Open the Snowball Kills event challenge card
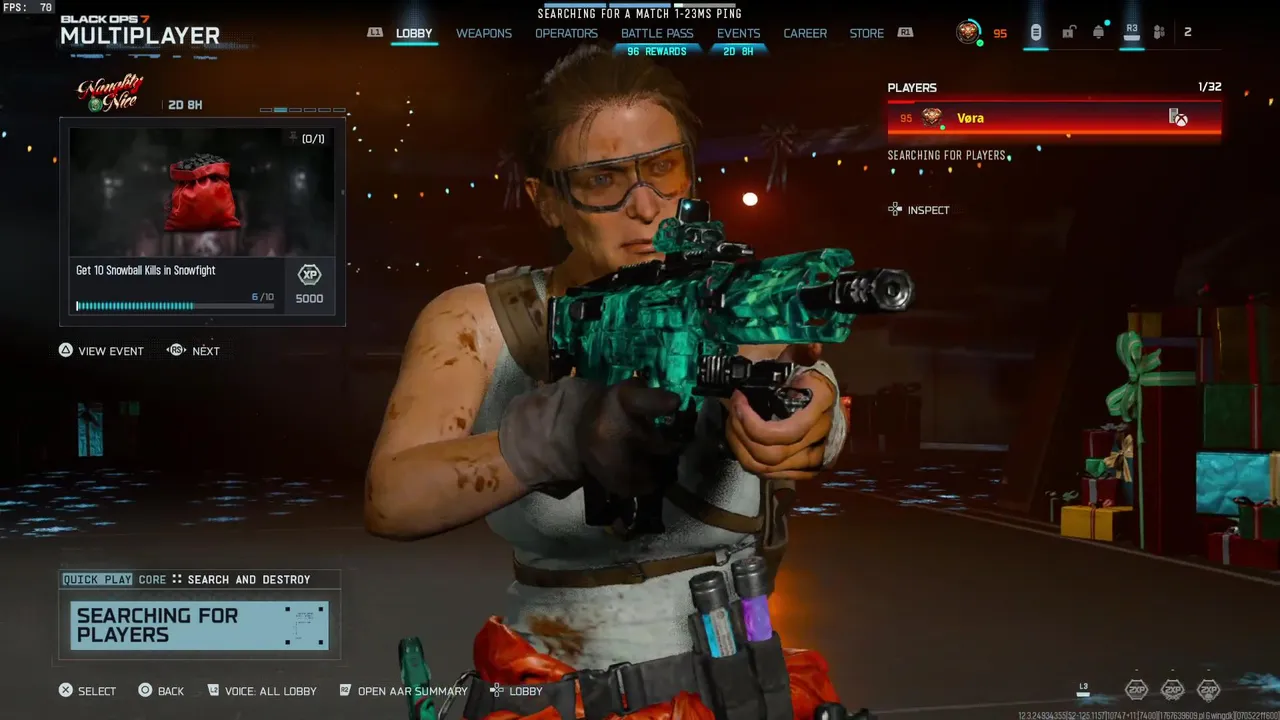This screenshot has width=1280, height=720. click(x=202, y=221)
